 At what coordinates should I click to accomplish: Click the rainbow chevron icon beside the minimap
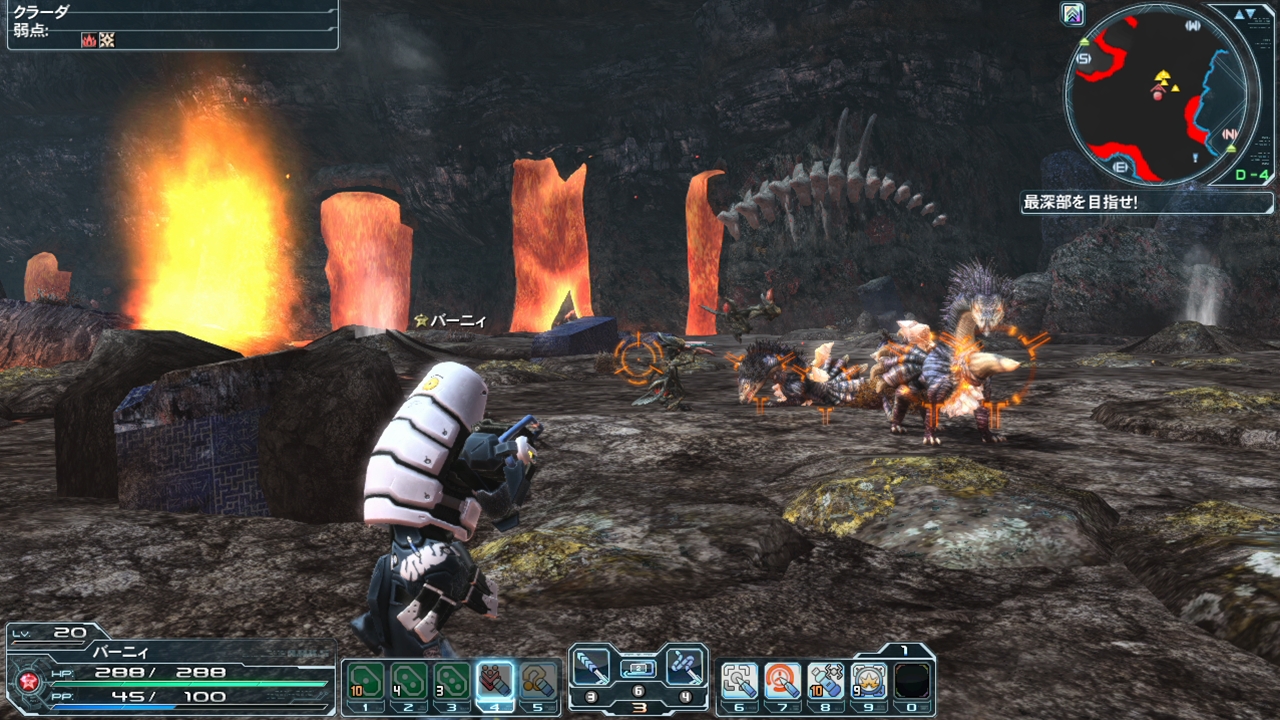pyautogui.click(x=1073, y=14)
